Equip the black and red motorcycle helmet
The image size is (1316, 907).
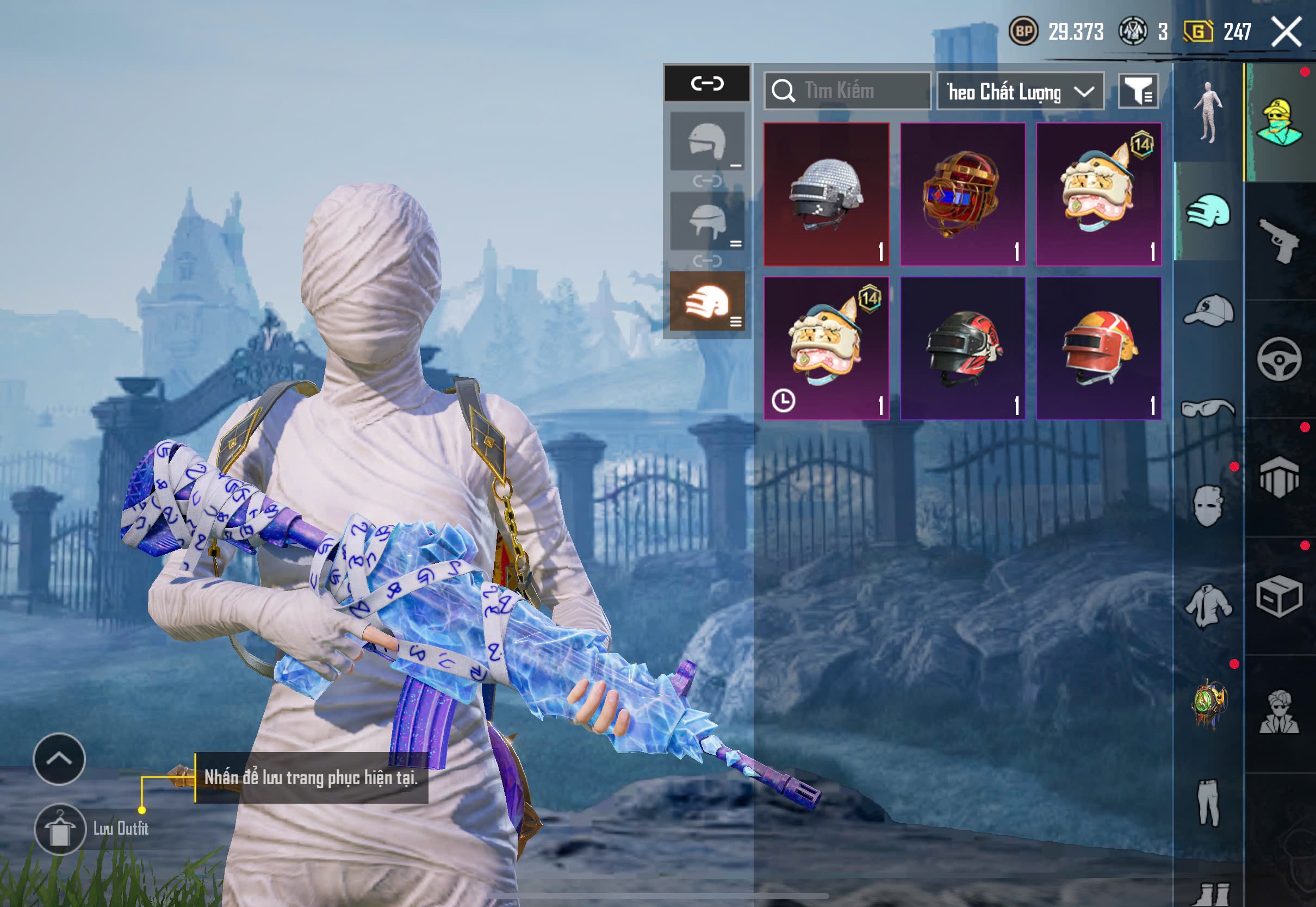point(963,348)
